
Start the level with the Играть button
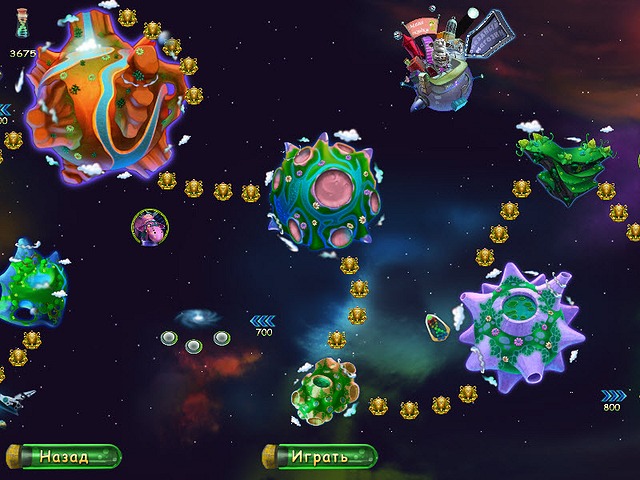click(319, 457)
